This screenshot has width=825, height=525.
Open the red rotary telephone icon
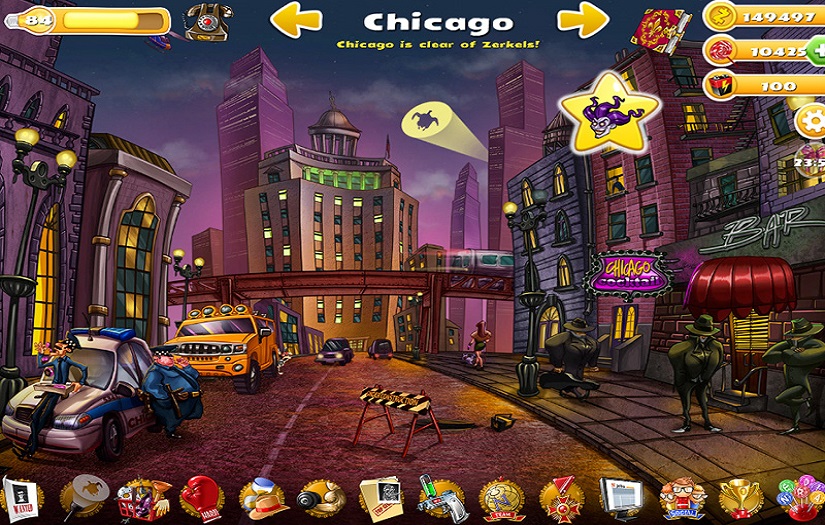[x=205, y=20]
